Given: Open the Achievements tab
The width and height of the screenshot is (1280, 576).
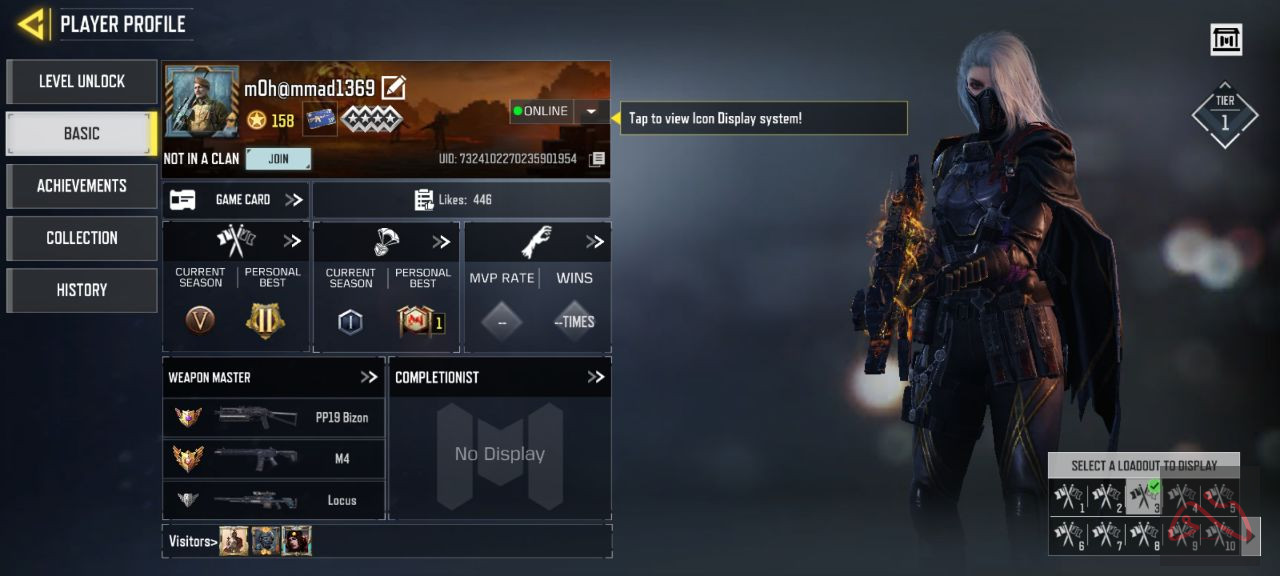Looking at the screenshot, I should click(x=82, y=186).
